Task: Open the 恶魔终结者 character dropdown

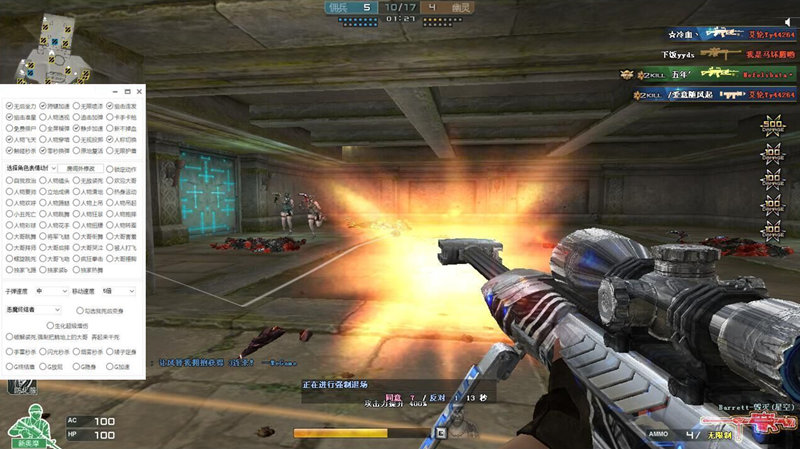Action: click(34, 310)
